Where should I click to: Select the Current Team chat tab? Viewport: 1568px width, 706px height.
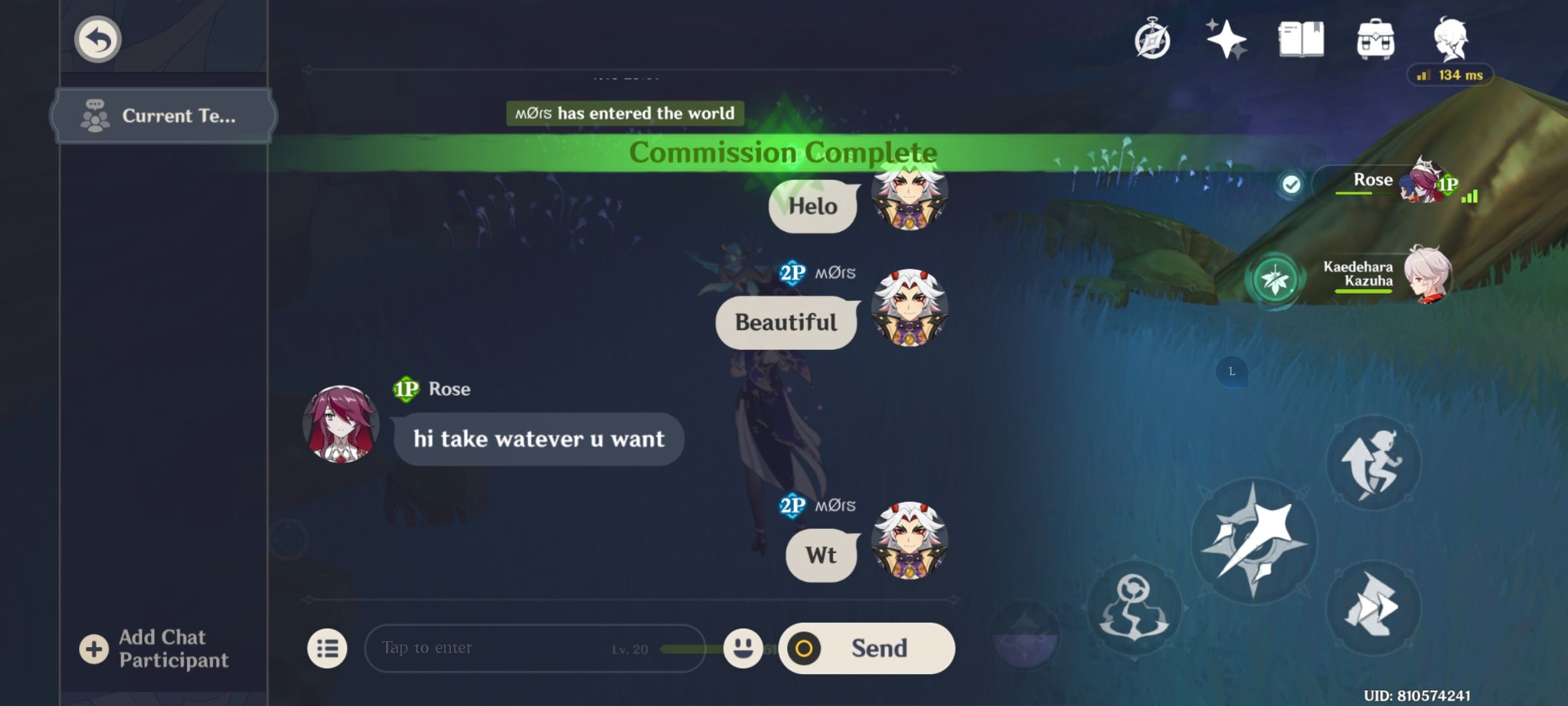[163, 116]
